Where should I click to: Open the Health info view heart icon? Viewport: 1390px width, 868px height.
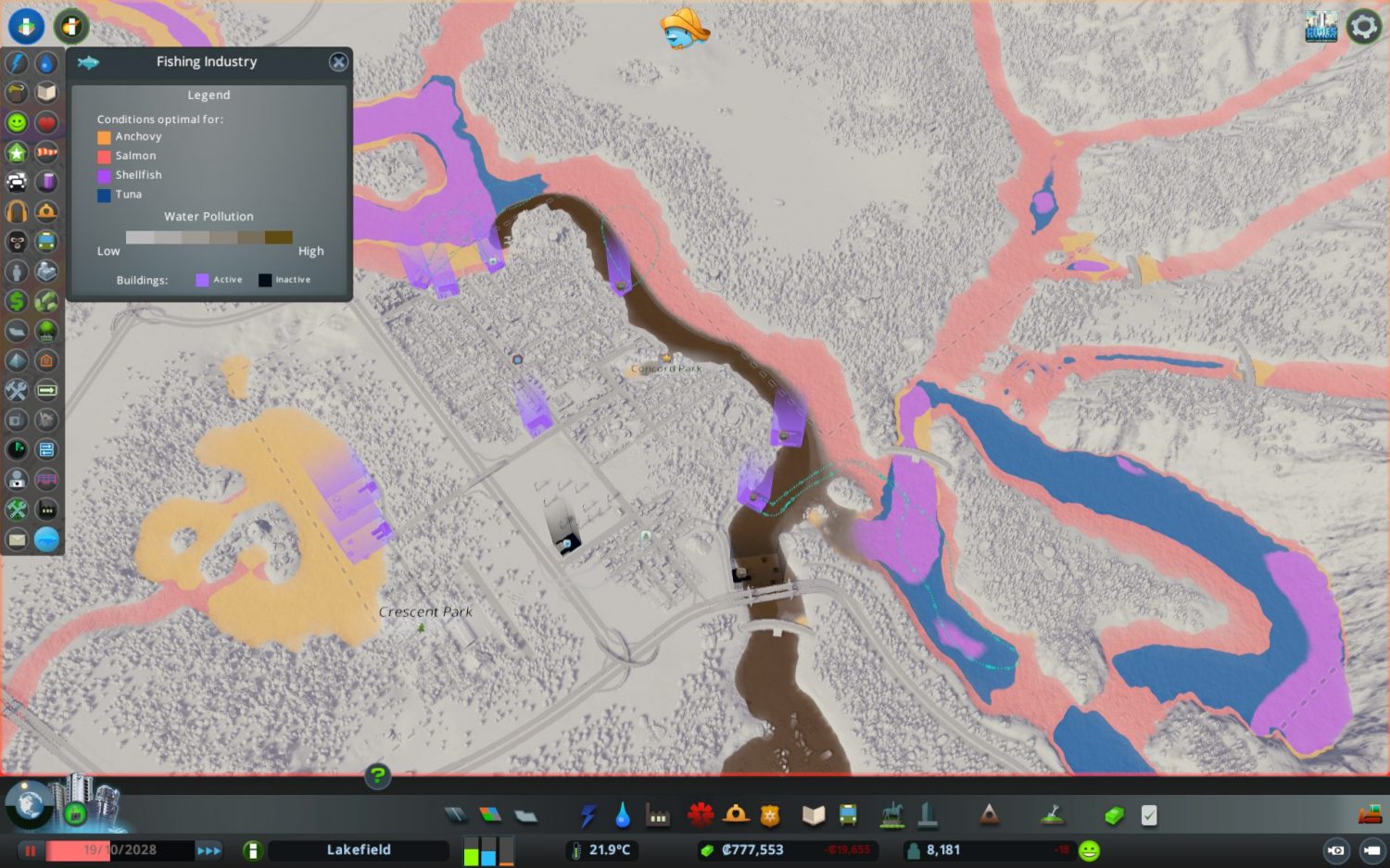46,122
